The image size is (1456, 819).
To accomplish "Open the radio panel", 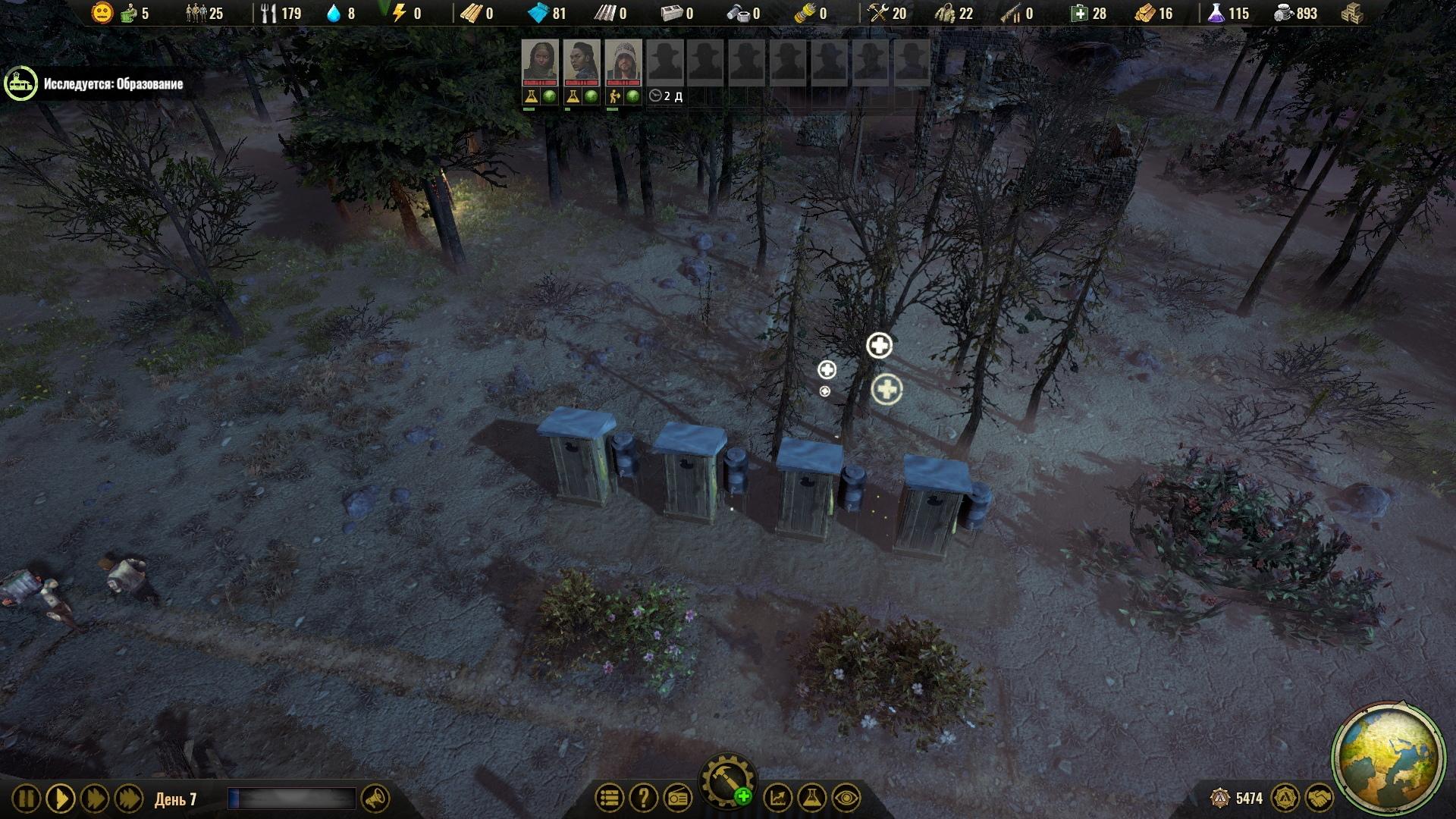I will pyautogui.click(x=678, y=798).
